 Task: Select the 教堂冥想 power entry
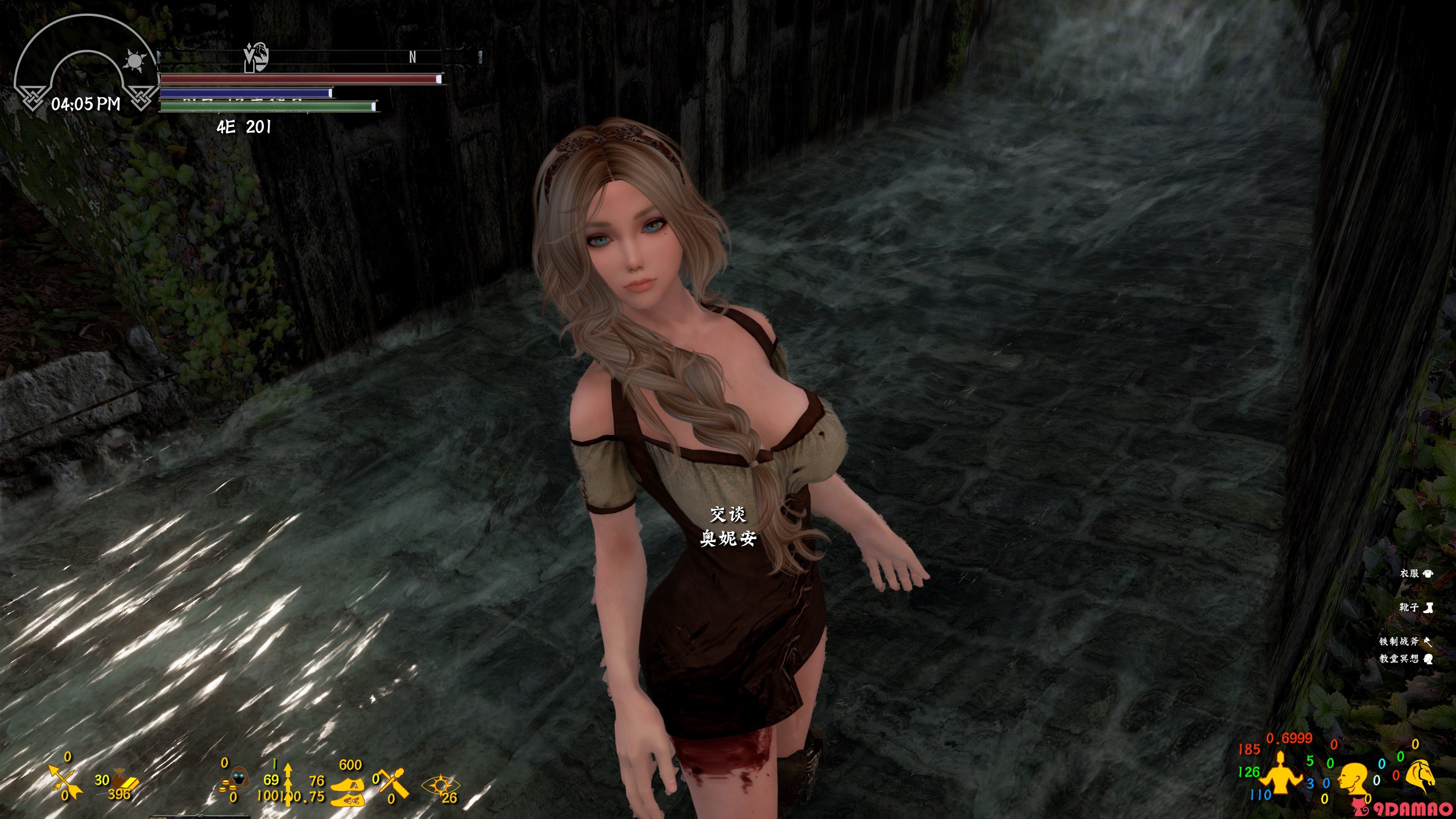click(1405, 659)
